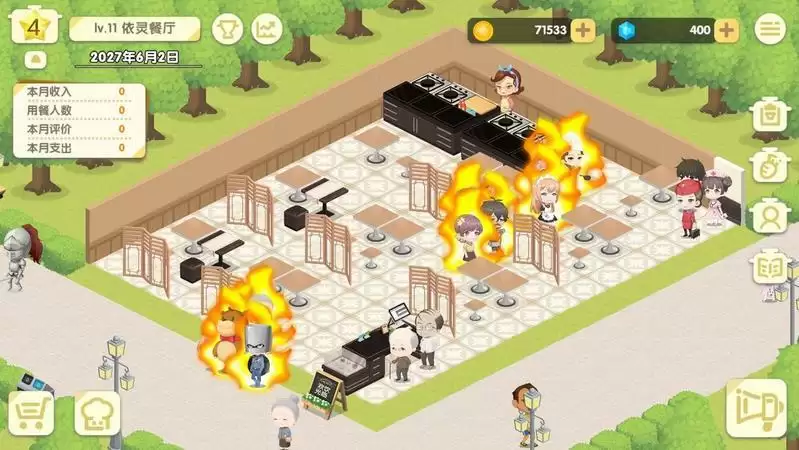Image resolution: width=799 pixels, height=450 pixels.
Task: Open the shopping cart store
Action: pos(31,412)
